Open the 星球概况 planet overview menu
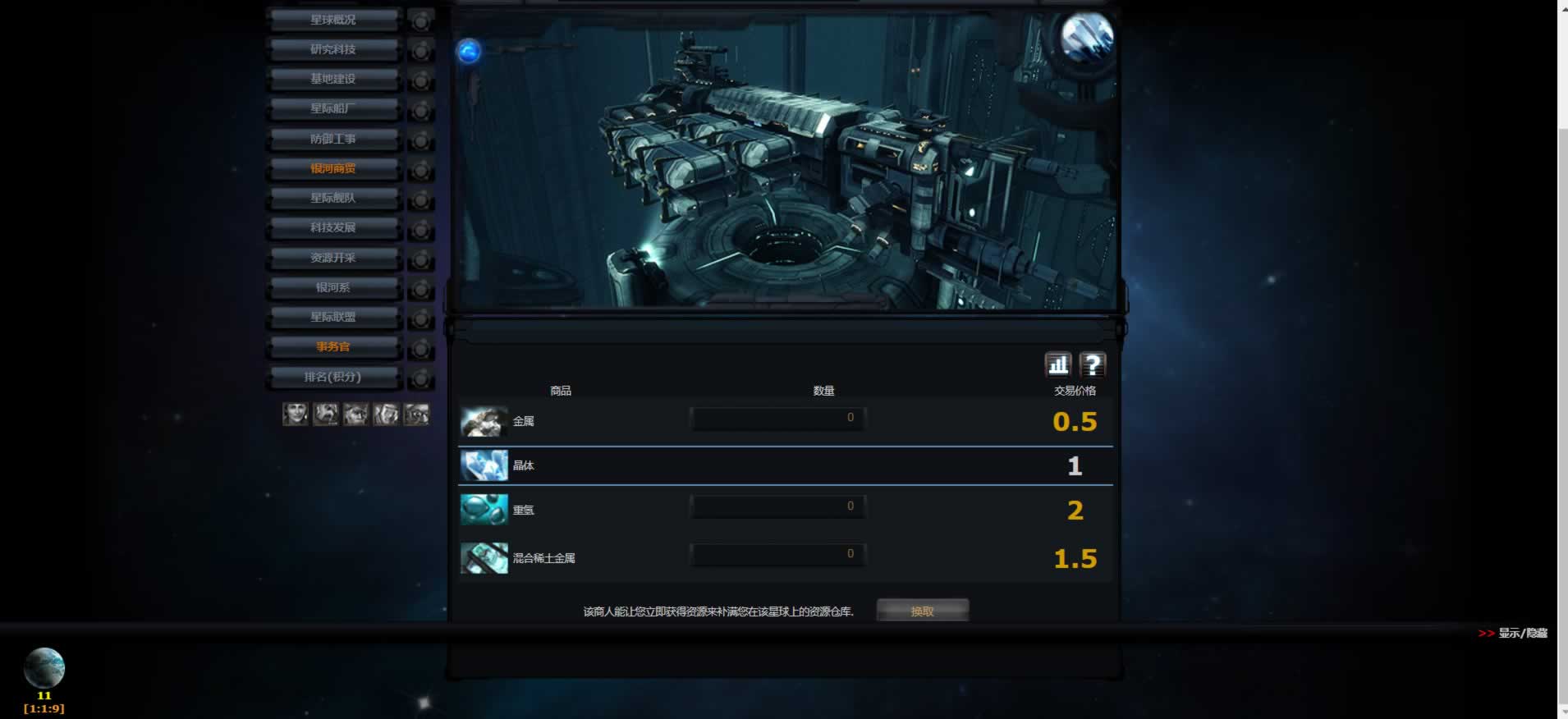 coord(333,20)
